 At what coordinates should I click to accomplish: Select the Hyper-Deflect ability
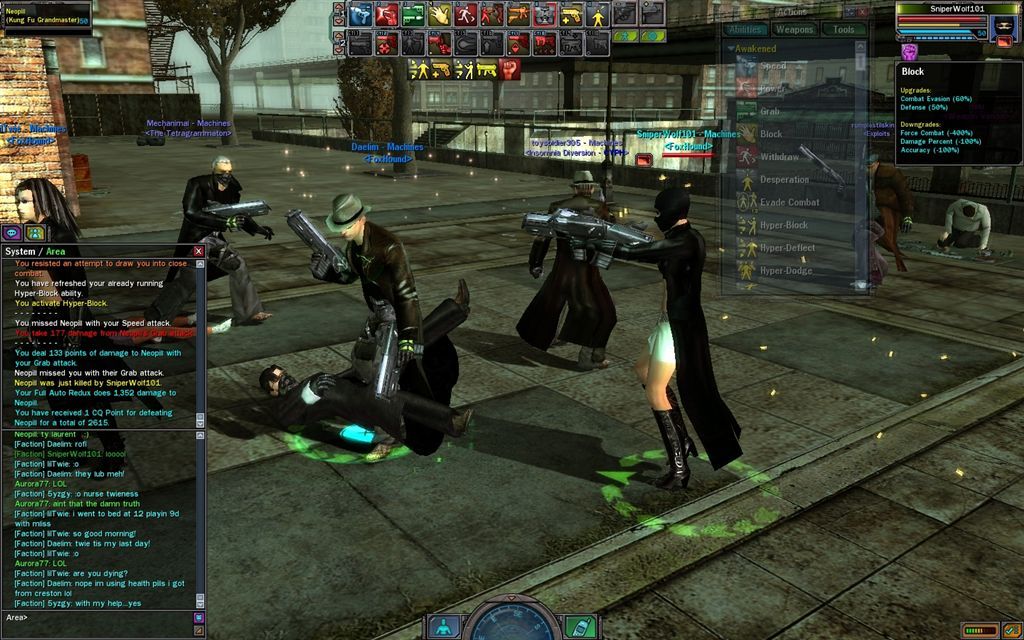tap(787, 248)
